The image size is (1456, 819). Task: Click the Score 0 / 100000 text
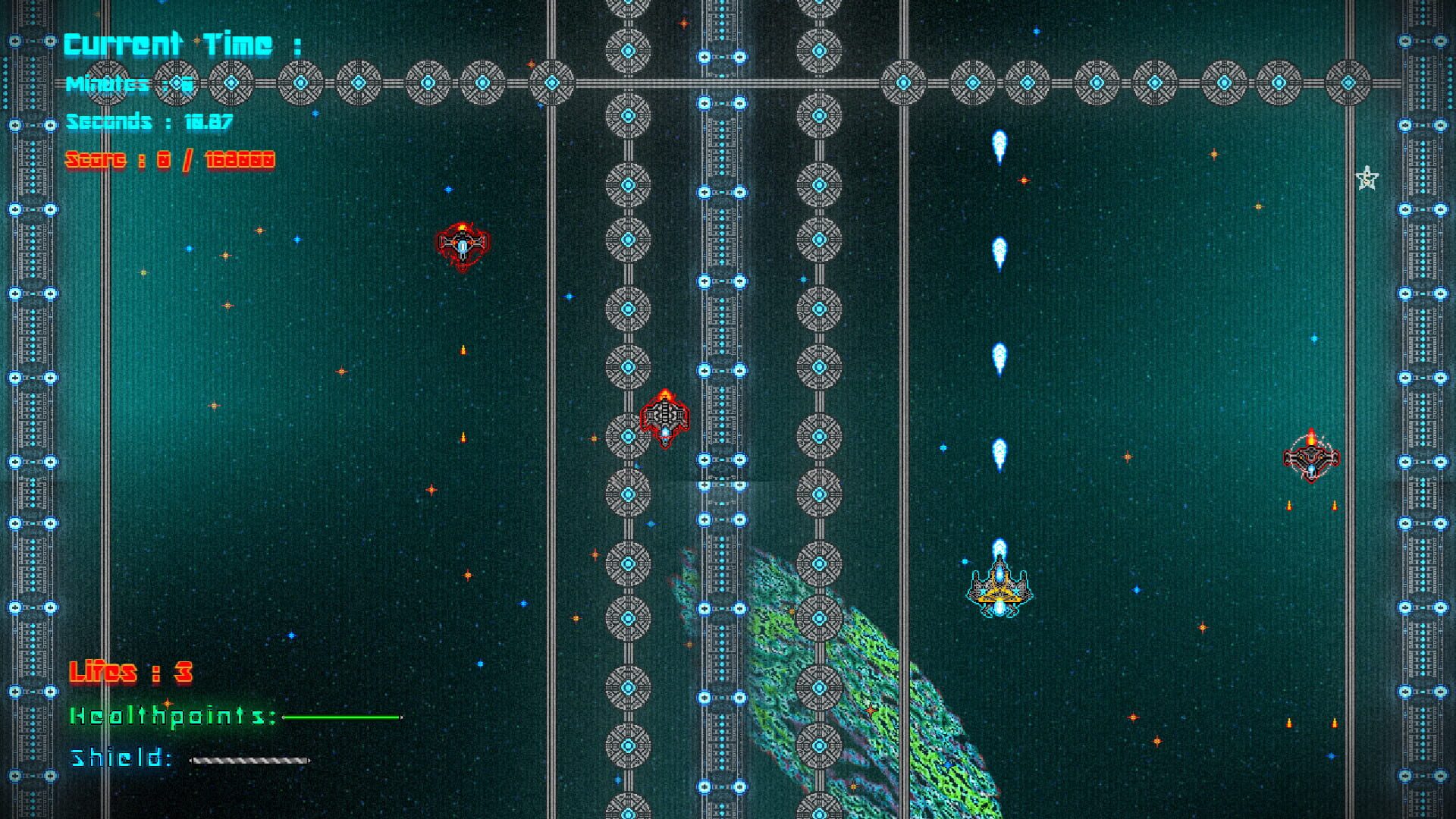point(169,160)
